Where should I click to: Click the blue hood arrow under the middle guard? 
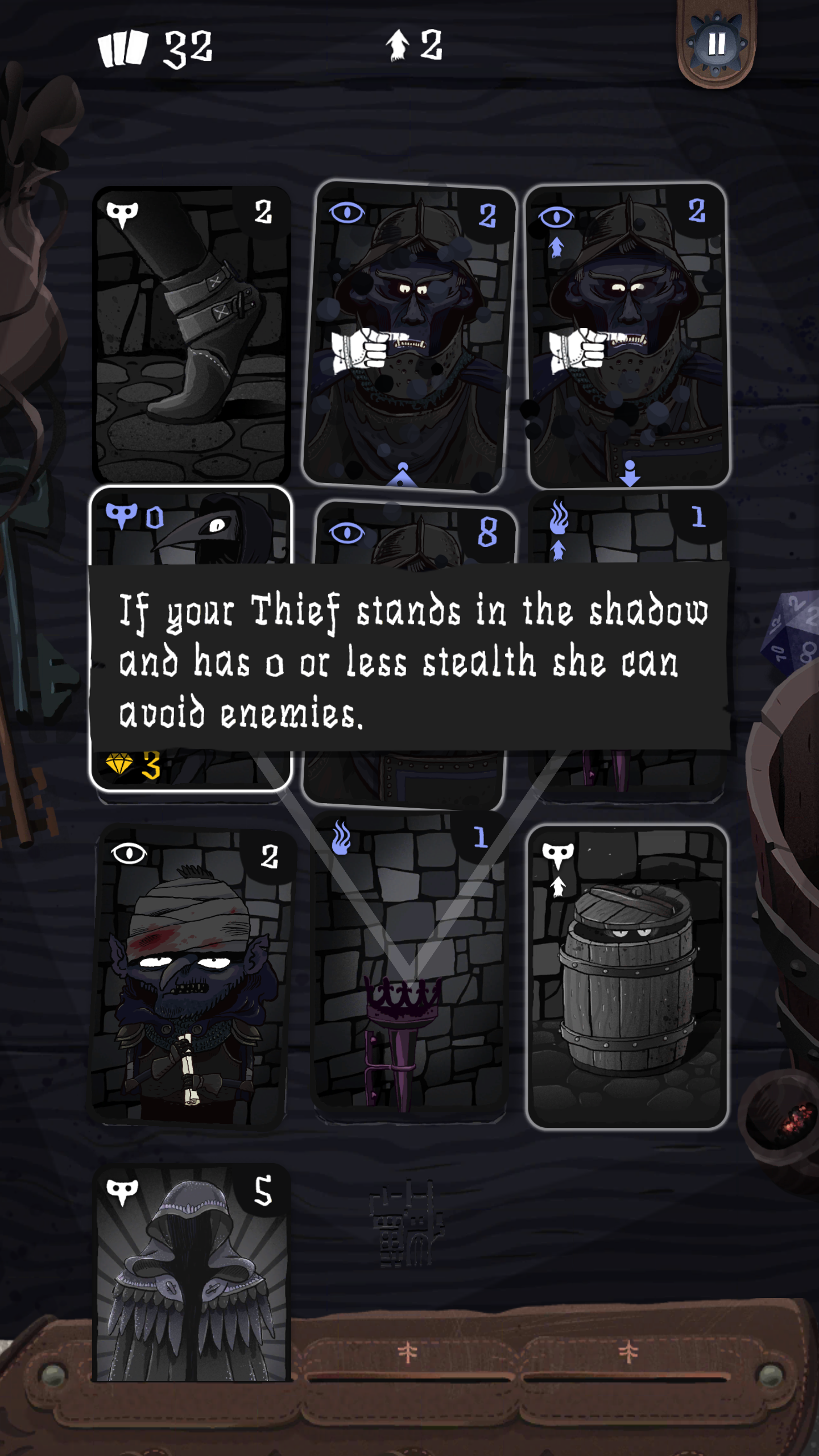pyautogui.click(x=402, y=472)
